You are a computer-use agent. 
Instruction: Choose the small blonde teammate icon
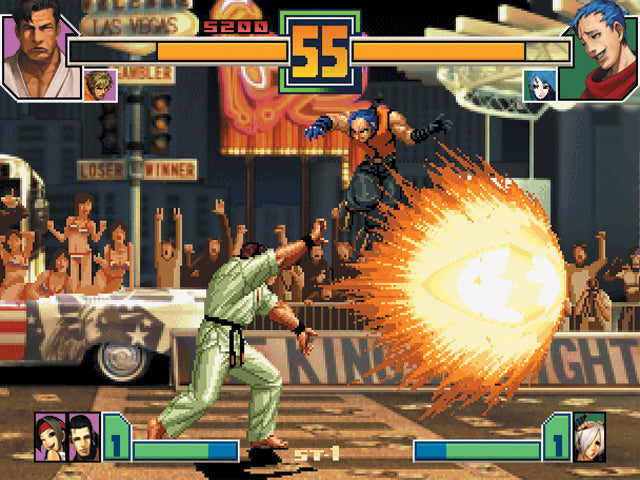click(100, 84)
